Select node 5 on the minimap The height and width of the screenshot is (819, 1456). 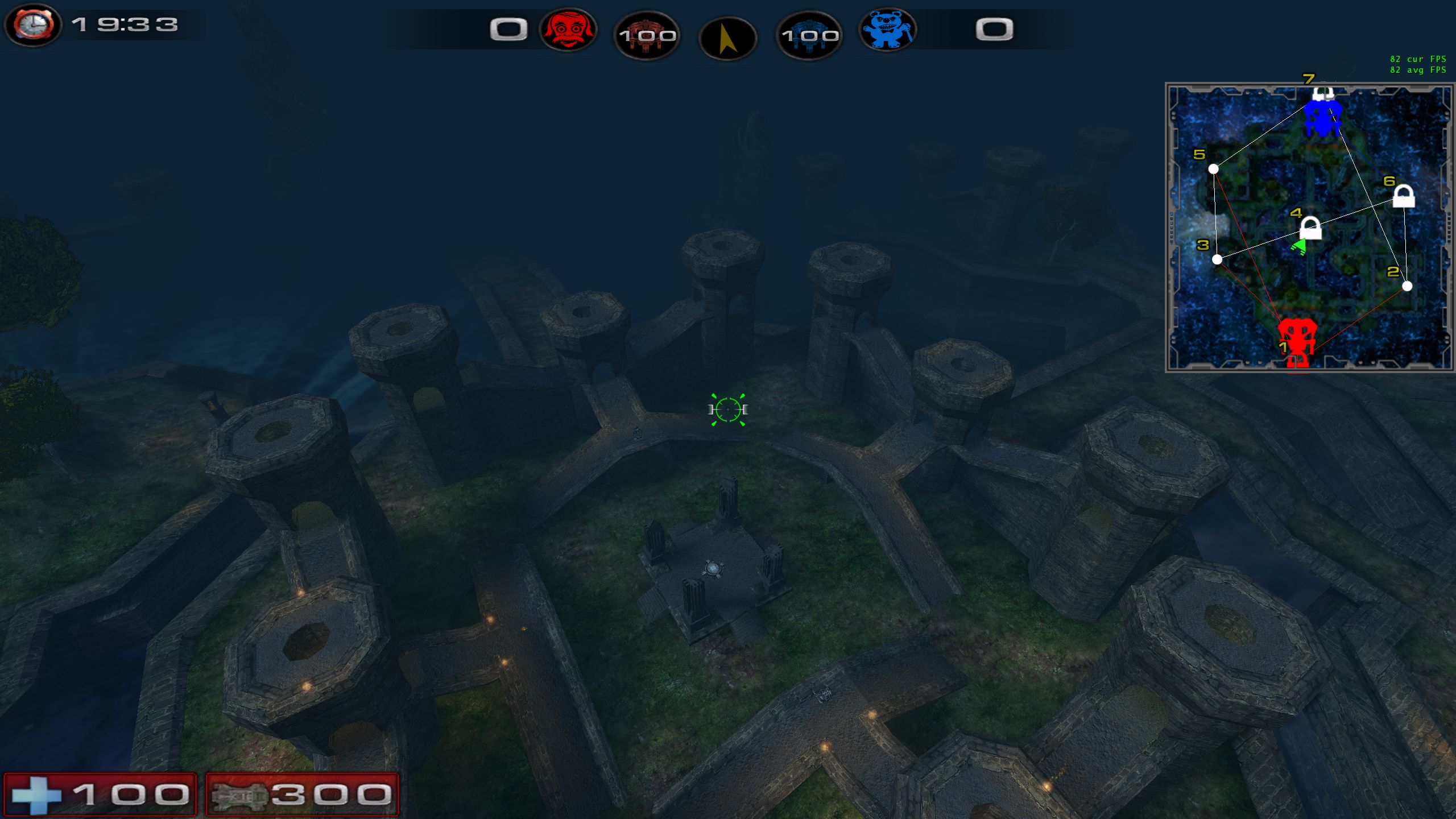pyautogui.click(x=1213, y=169)
